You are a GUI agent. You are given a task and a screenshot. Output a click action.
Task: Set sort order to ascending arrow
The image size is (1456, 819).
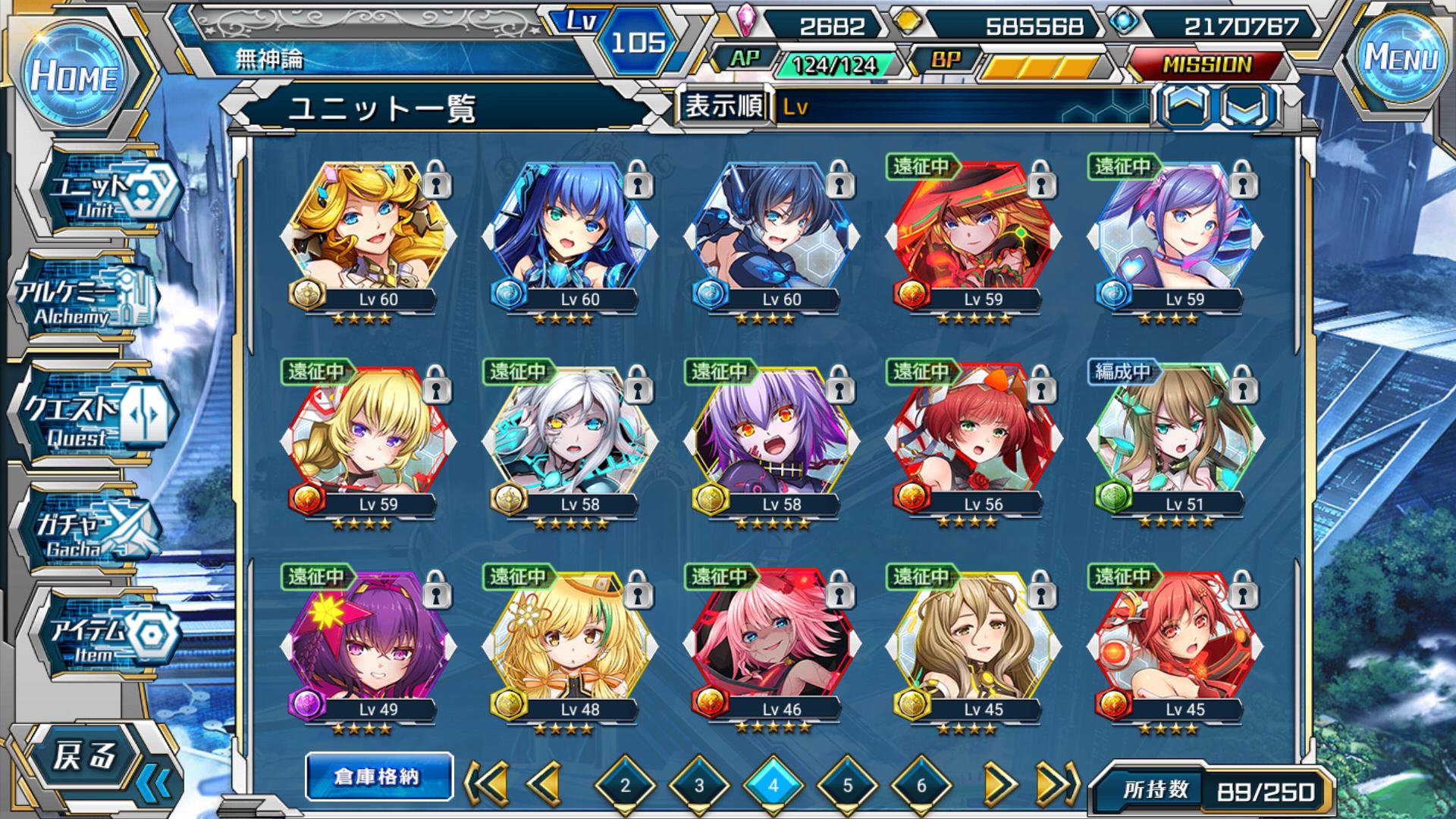tap(1185, 106)
